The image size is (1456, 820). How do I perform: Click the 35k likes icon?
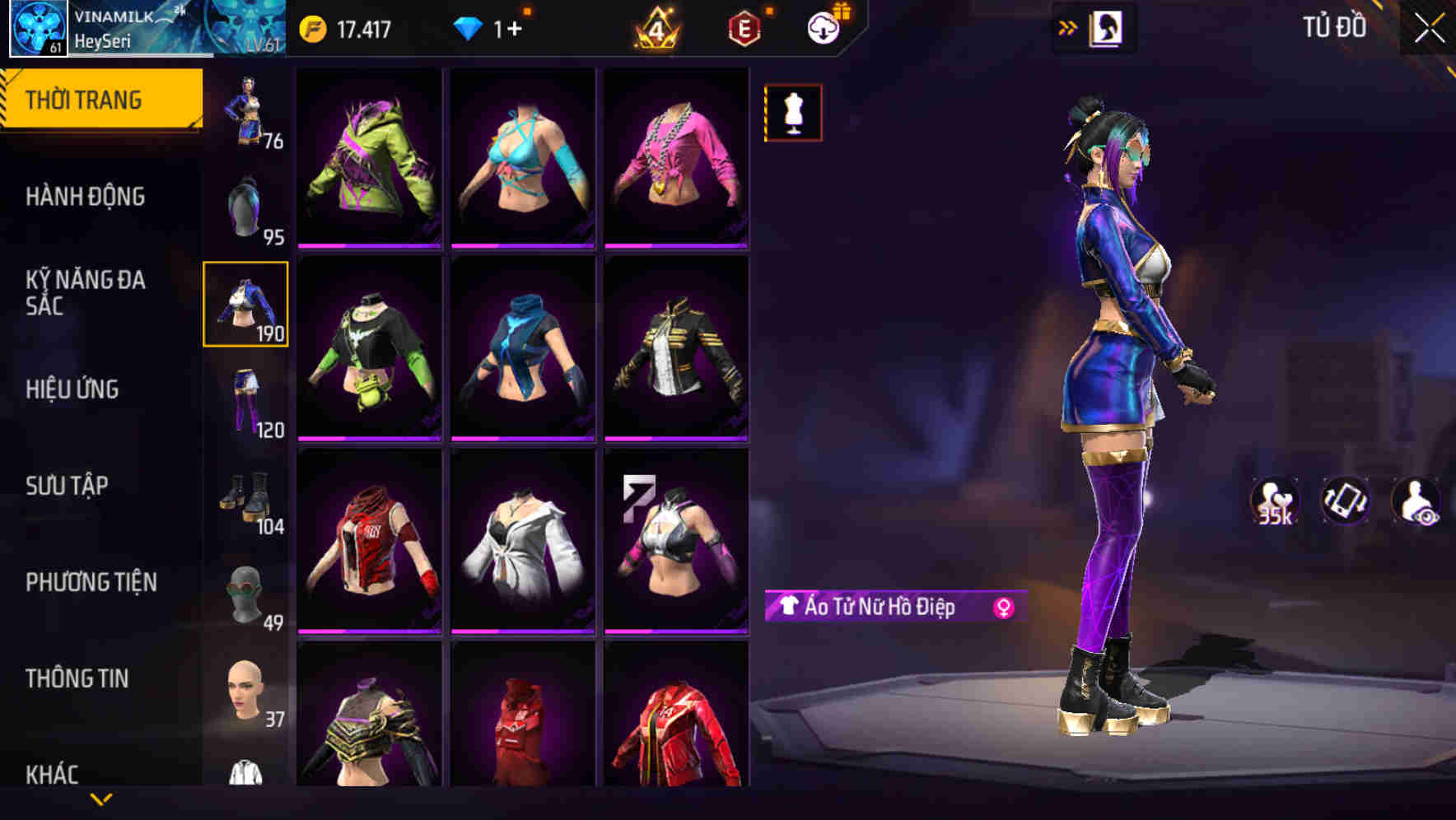1275,502
